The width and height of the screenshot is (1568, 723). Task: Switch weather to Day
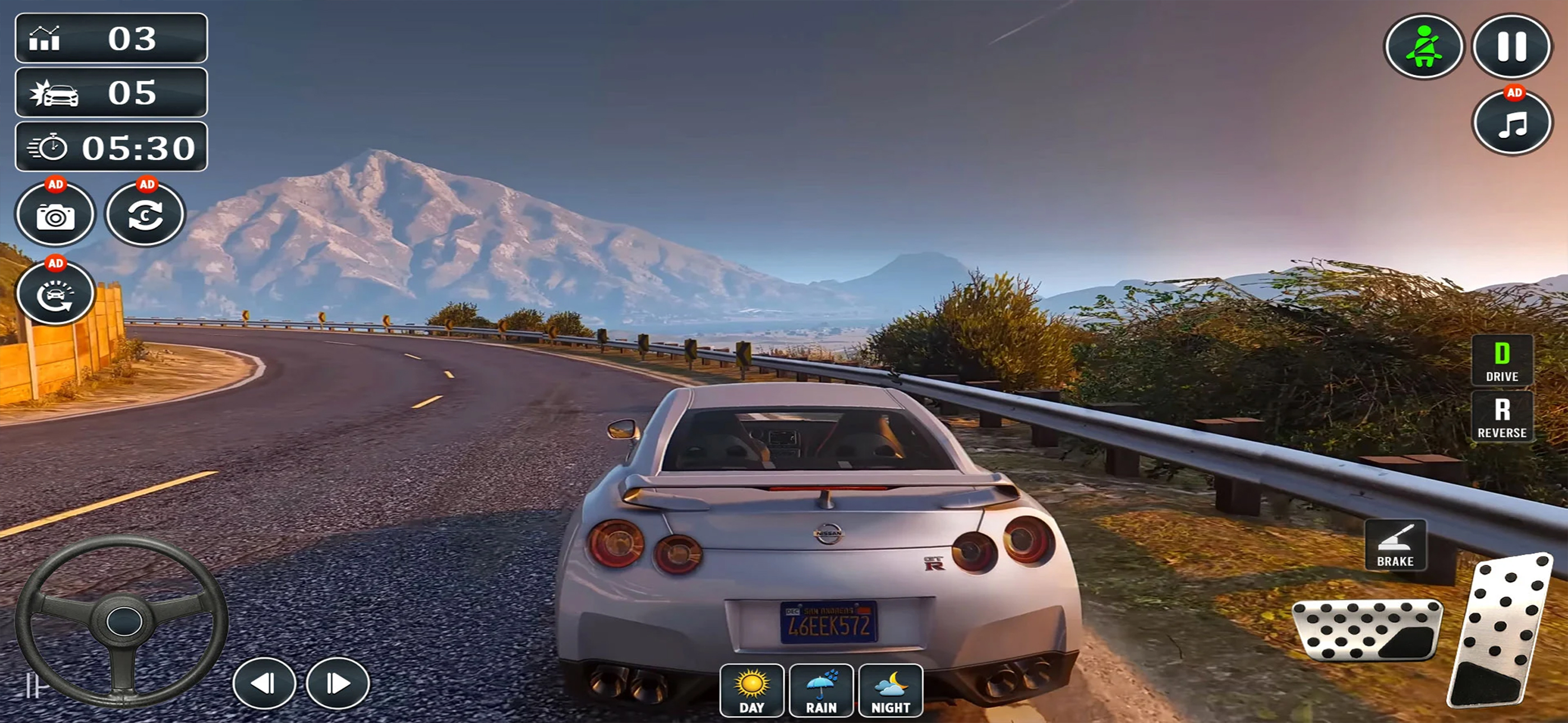click(751, 690)
